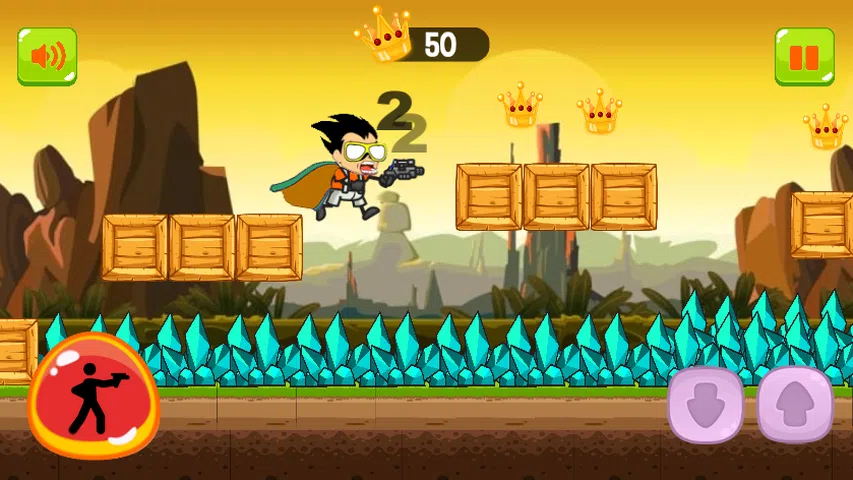Viewport: 853px width, 480px height.
Task: Tap the purple up arrow jump button
Action: click(x=795, y=404)
